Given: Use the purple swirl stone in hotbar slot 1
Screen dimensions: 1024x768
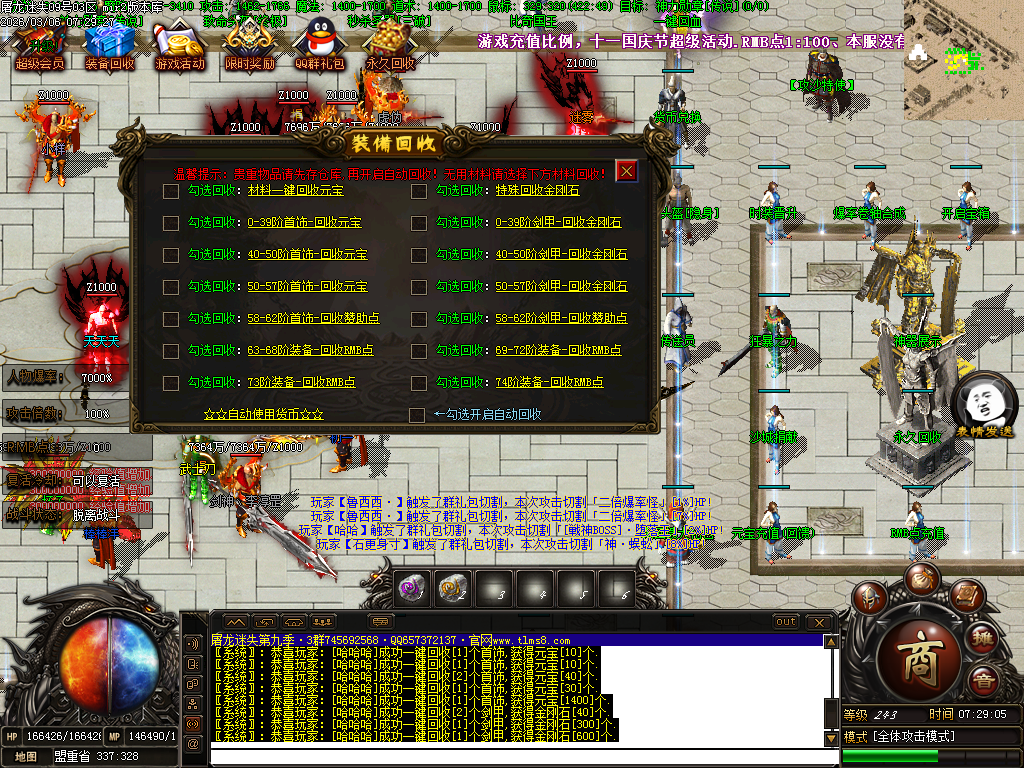Looking at the screenshot, I should coord(413,589).
